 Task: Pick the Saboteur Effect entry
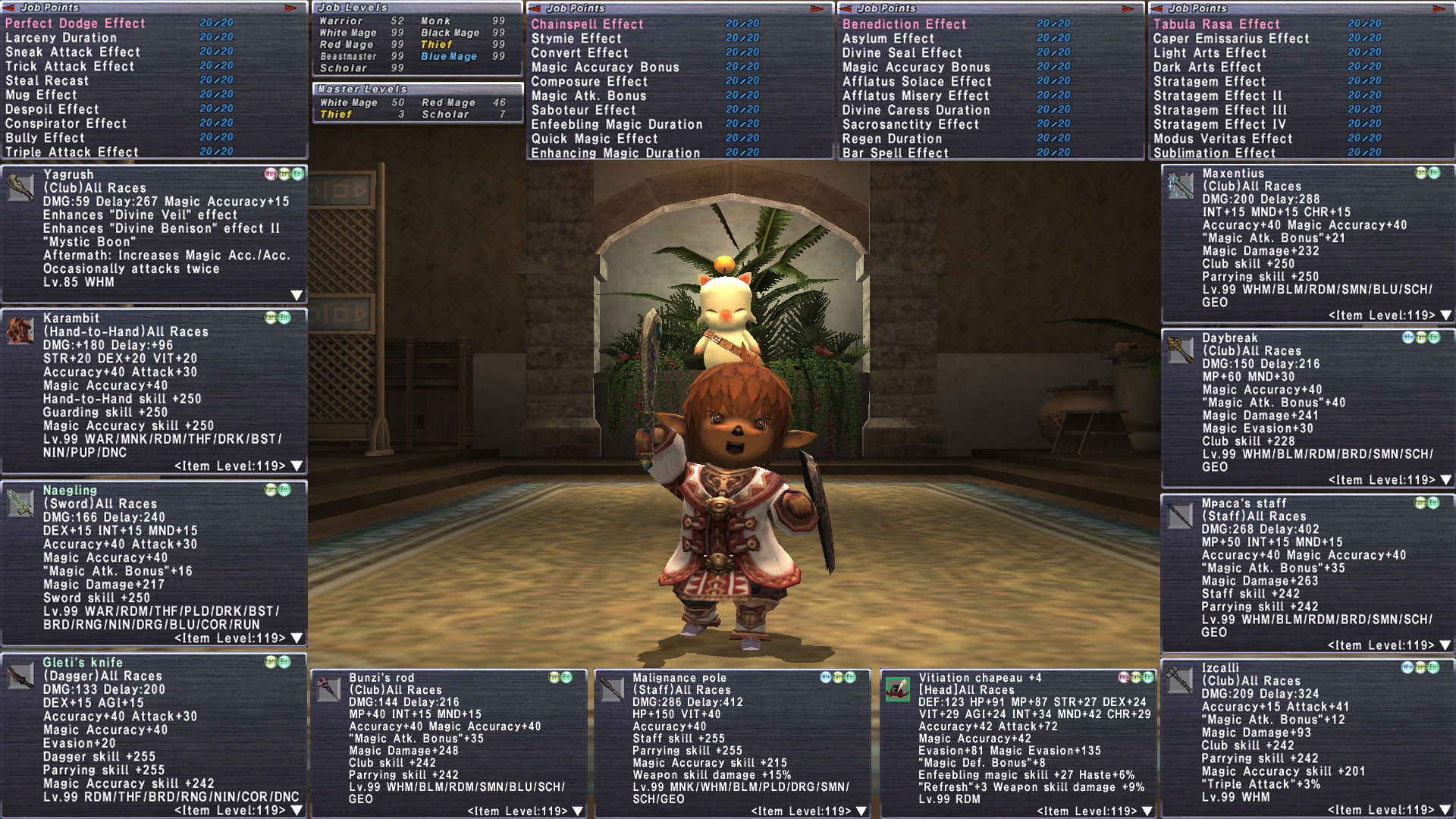[583, 110]
